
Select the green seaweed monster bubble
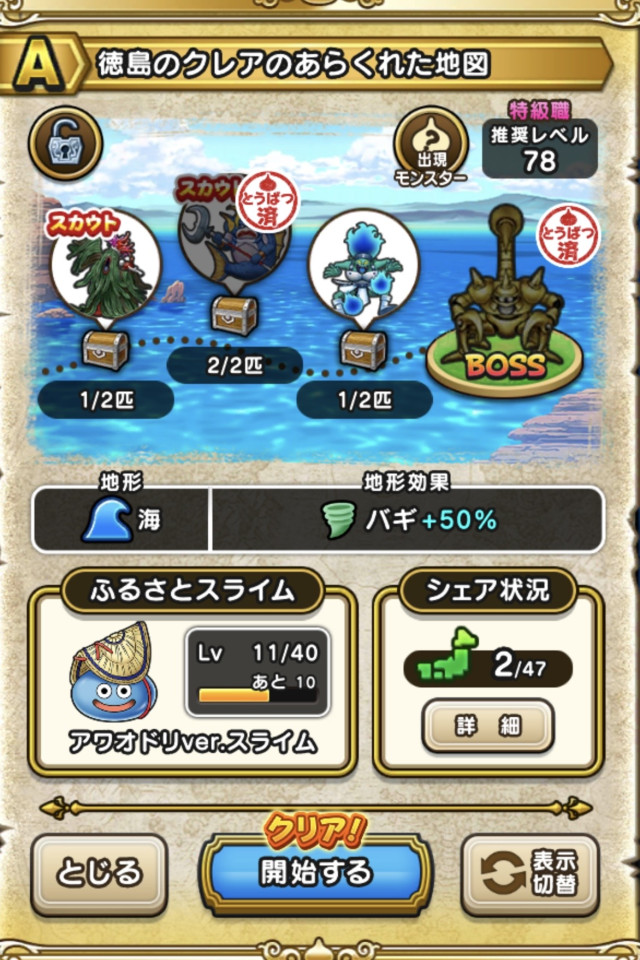(x=105, y=264)
